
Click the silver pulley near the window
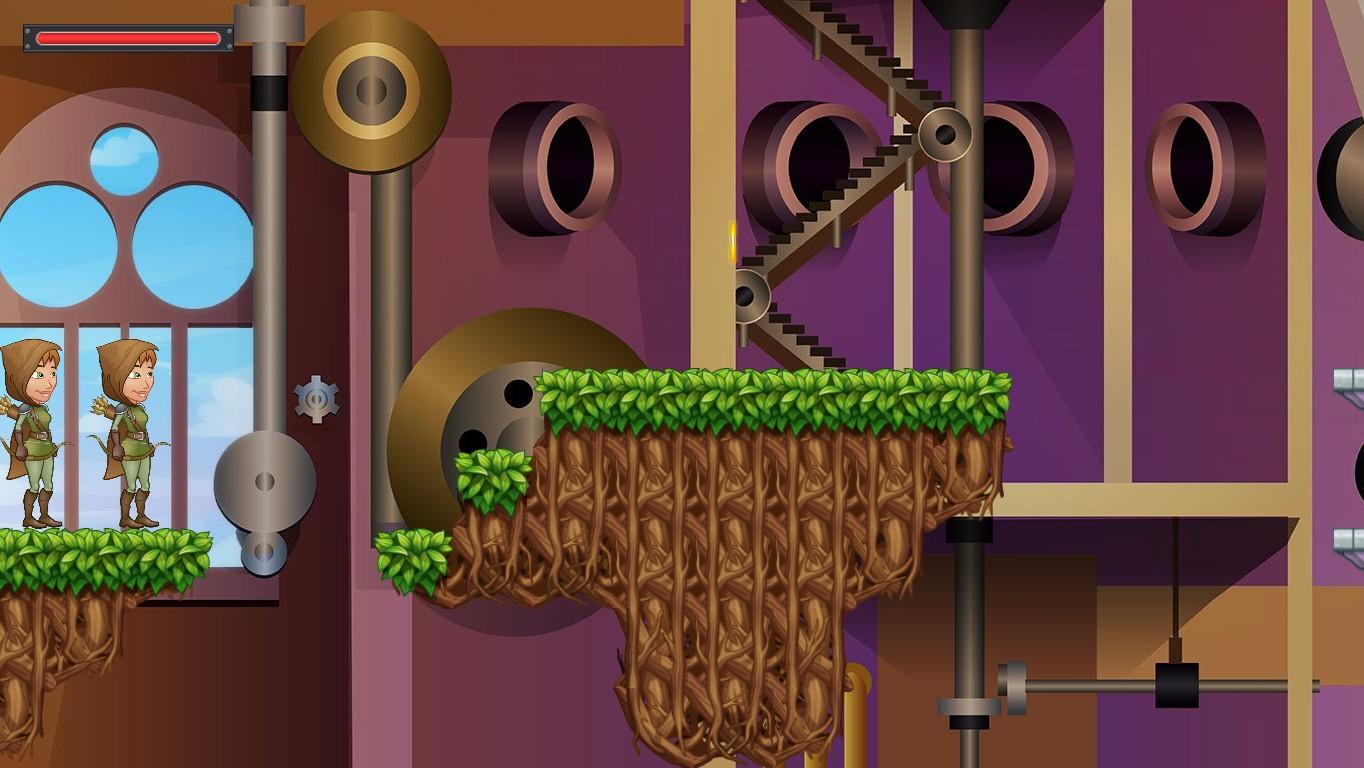265,482
